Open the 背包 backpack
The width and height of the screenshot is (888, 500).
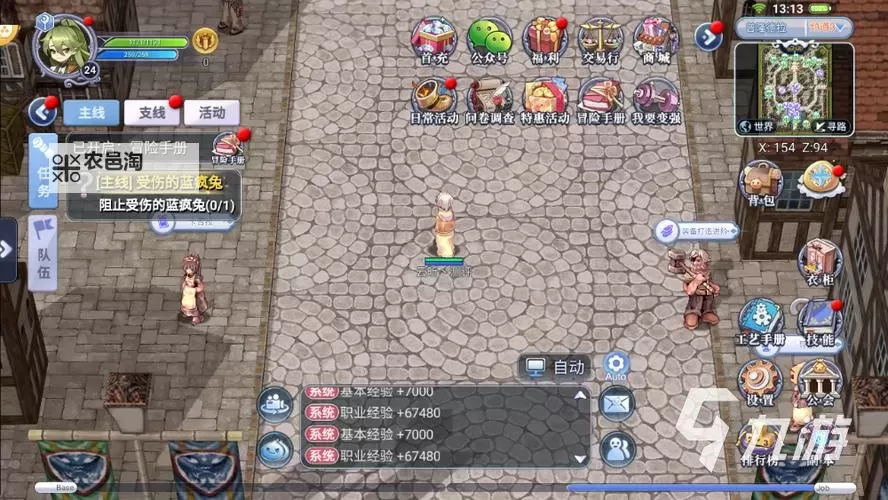(761, 183)
